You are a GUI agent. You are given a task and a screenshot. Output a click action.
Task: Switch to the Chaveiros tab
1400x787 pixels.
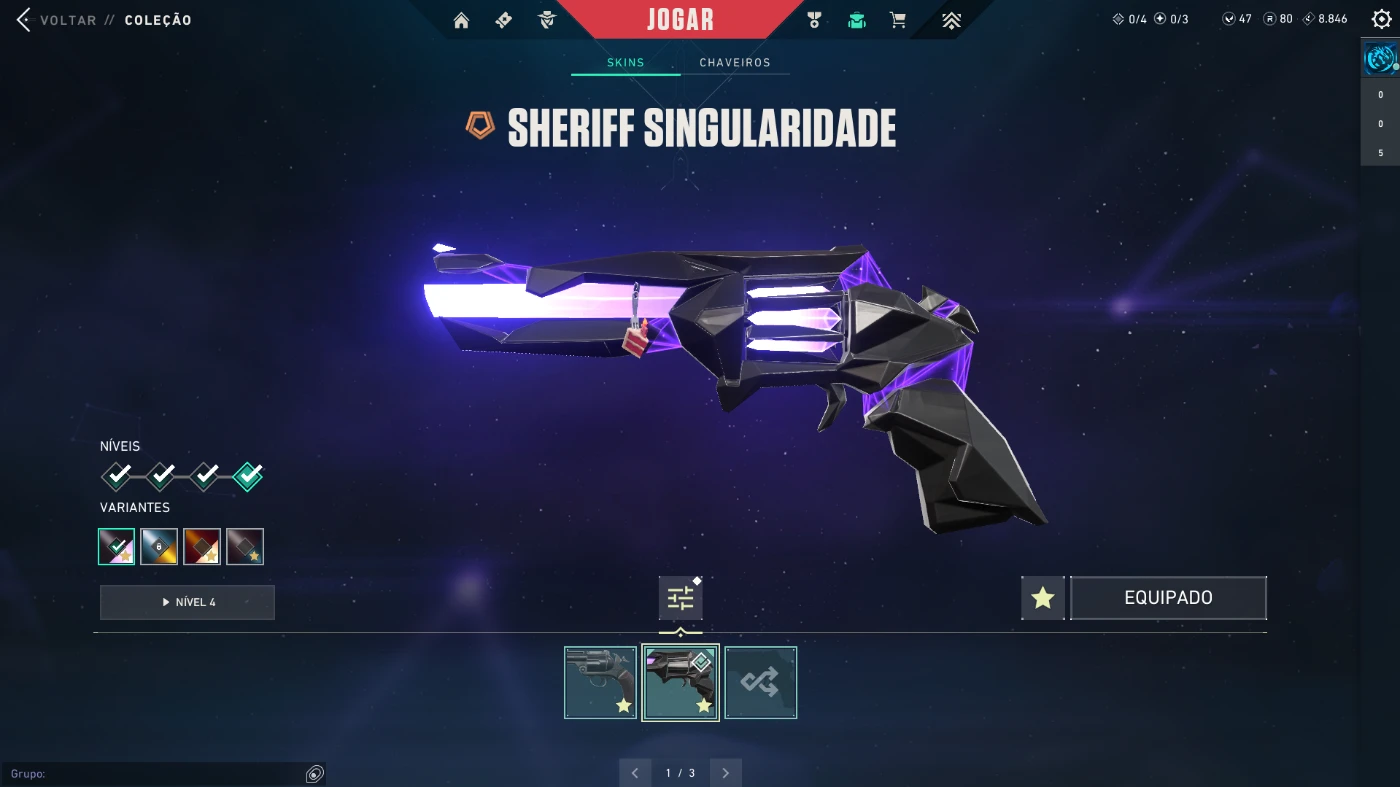(735, 63)
